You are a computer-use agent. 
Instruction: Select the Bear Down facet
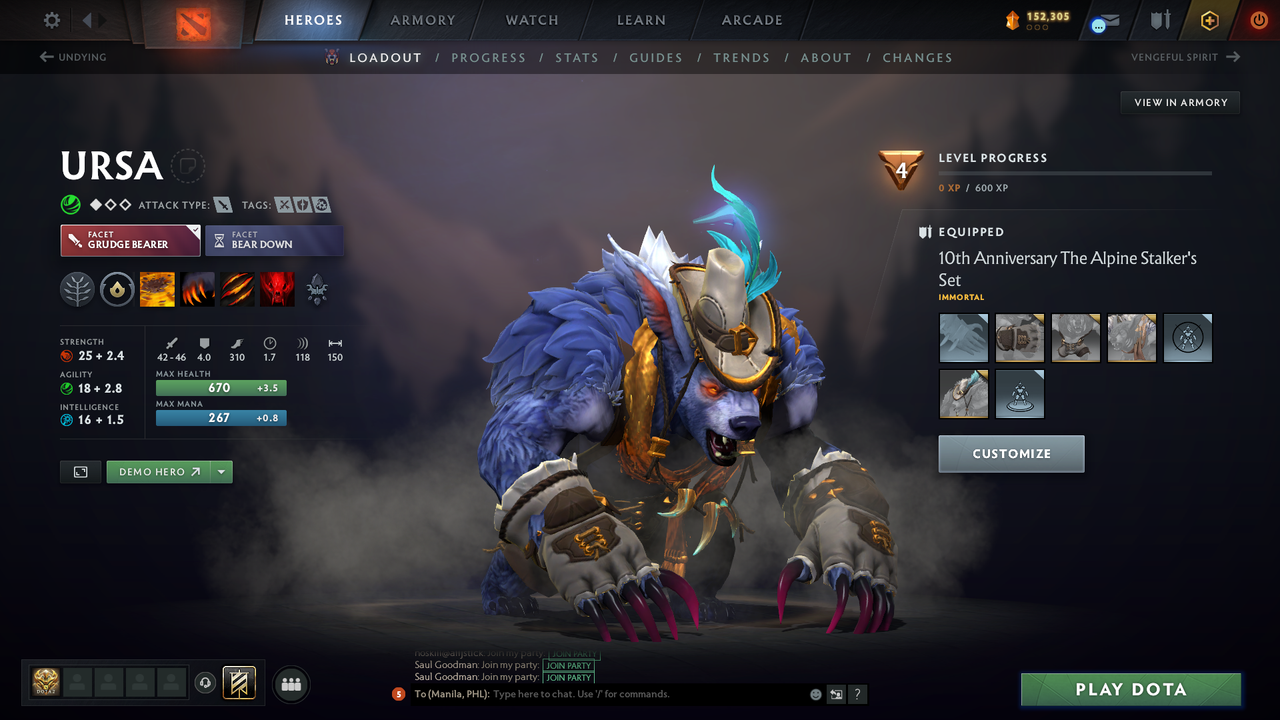tap(274, 240)
